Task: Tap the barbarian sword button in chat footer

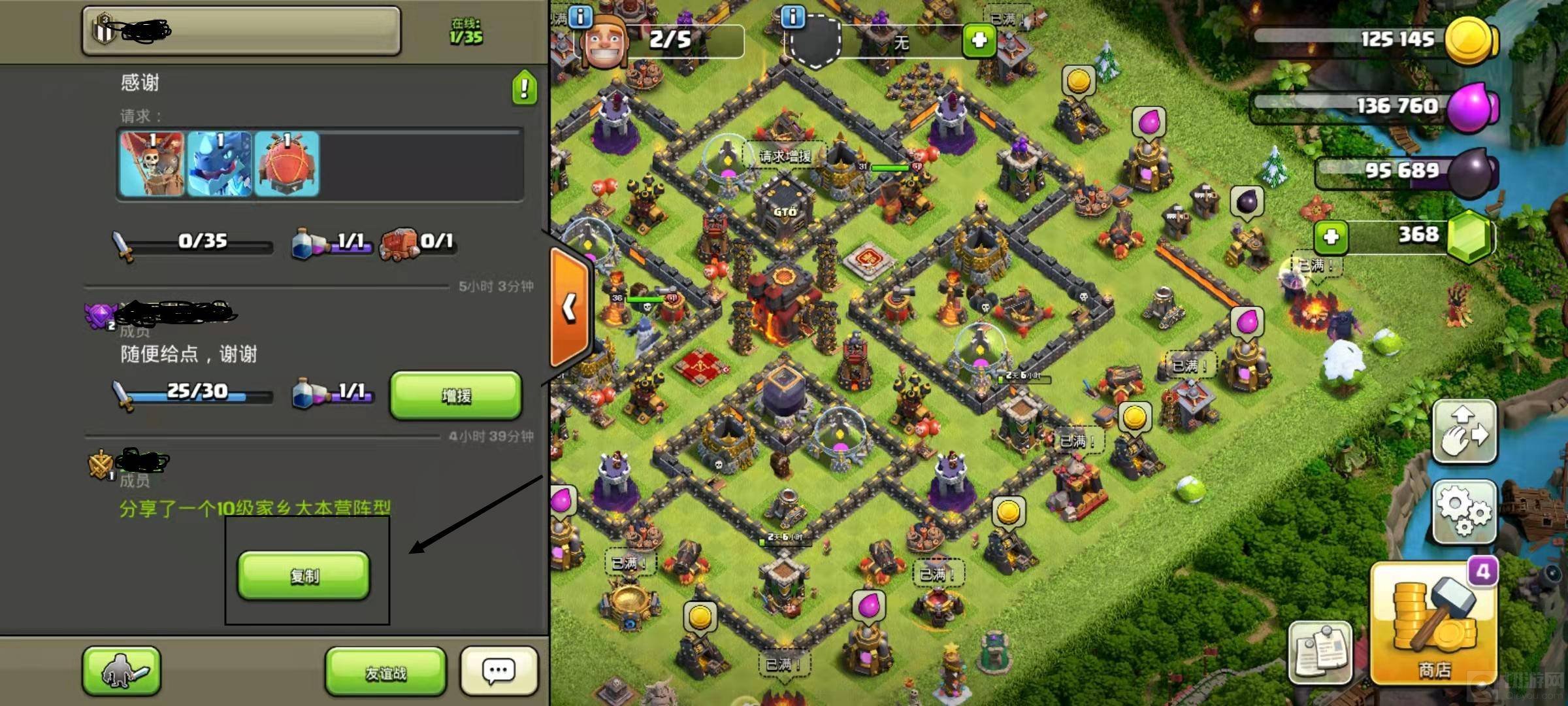Action: (x=122, y=671)
